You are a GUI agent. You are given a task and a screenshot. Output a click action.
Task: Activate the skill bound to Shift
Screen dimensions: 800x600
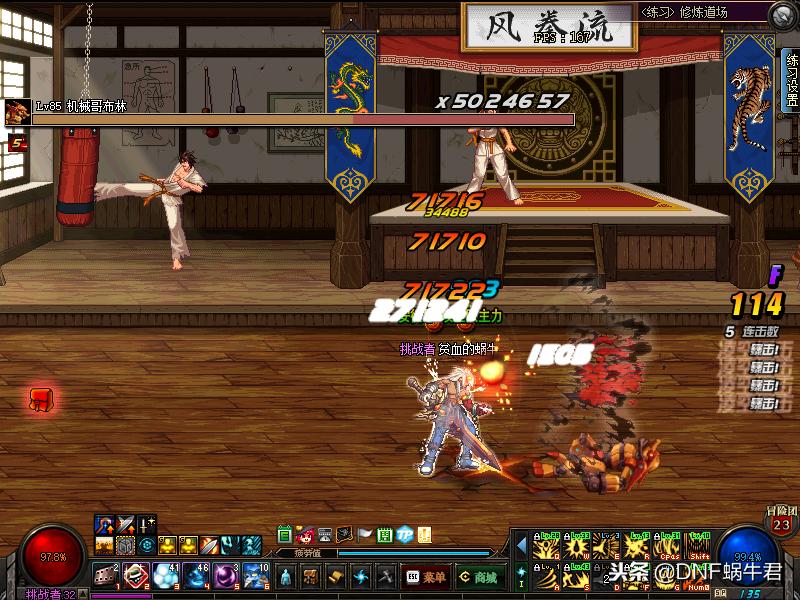point(699,548)
